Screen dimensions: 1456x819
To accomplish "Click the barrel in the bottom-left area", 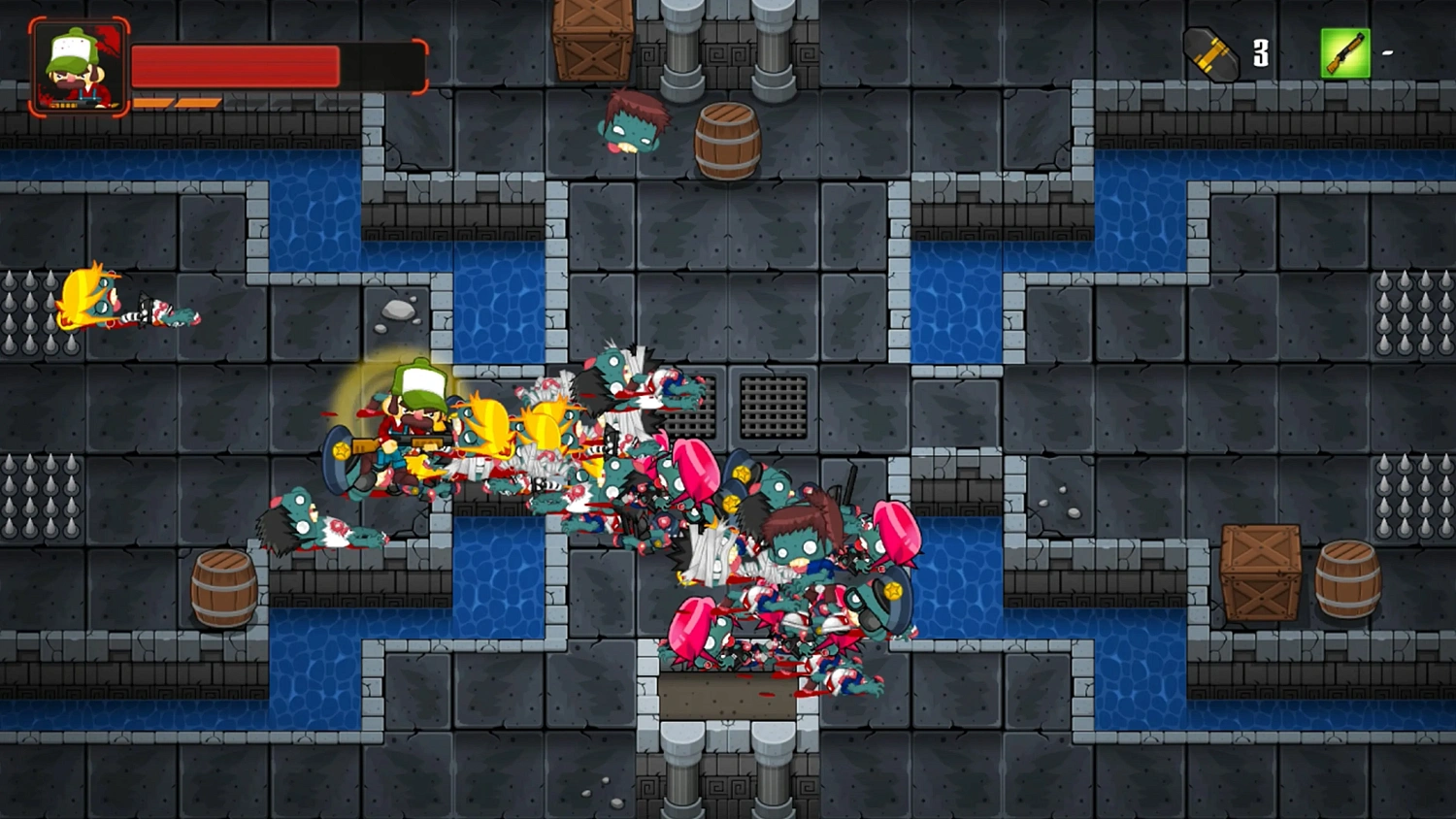I will click(x=225, y=587).
